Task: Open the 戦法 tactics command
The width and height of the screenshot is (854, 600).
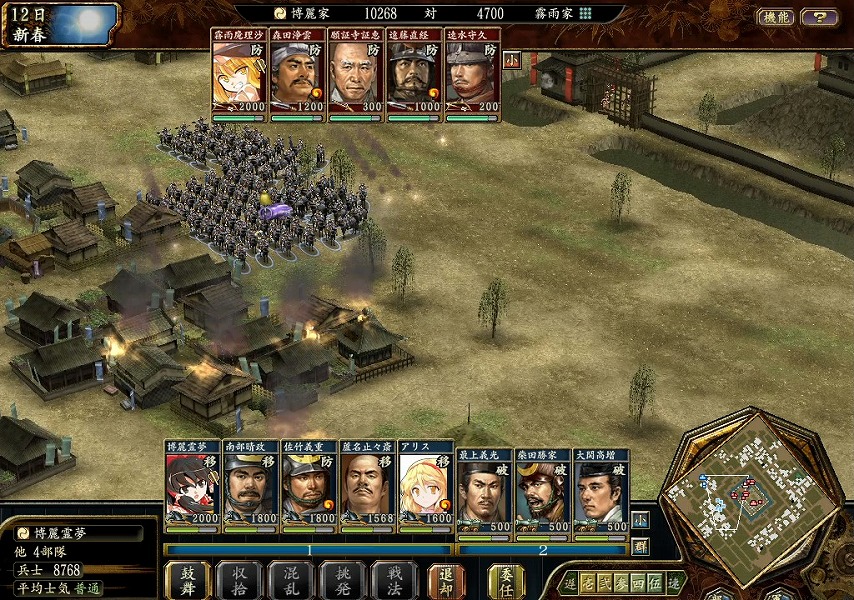Action: tap(394, 579)
